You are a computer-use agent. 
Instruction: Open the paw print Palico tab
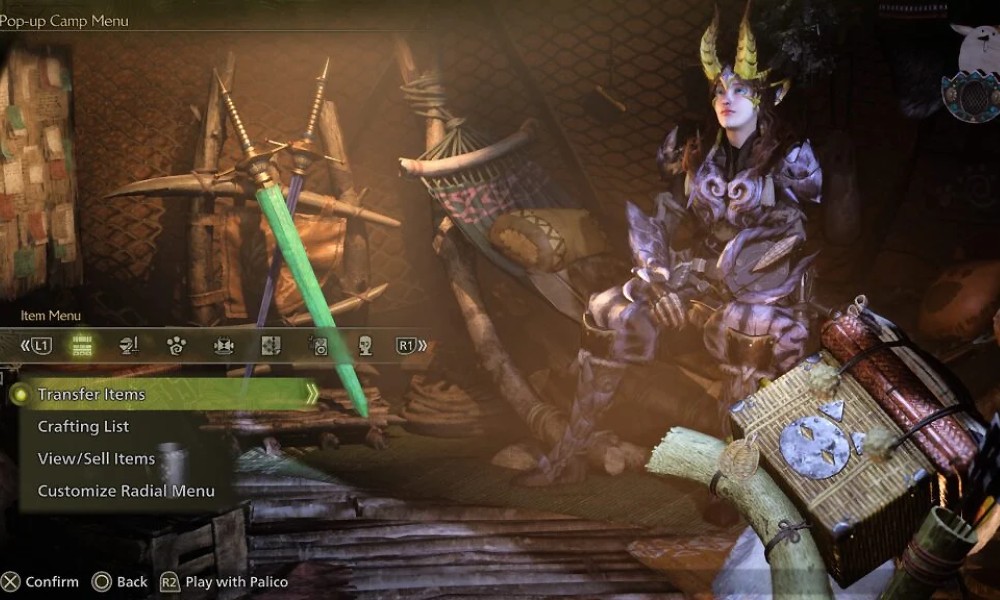176,346
